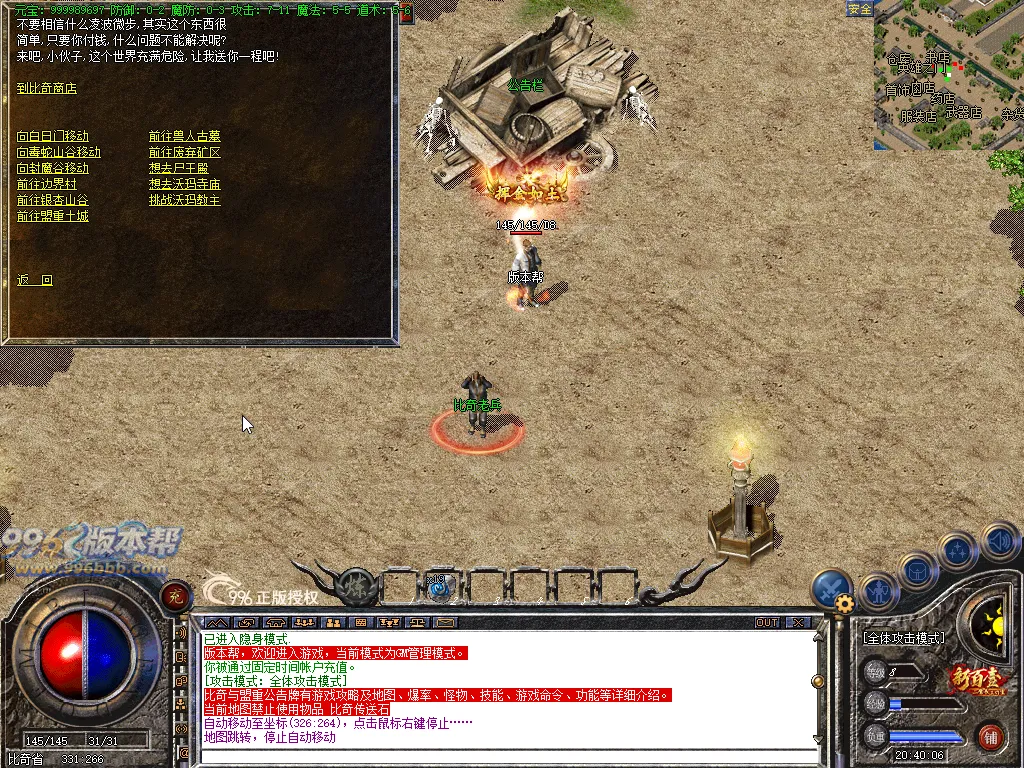Screen dimensions: 1024x768
Task: Choose 前往兽人古墓 destination
Action: [184, 136]
